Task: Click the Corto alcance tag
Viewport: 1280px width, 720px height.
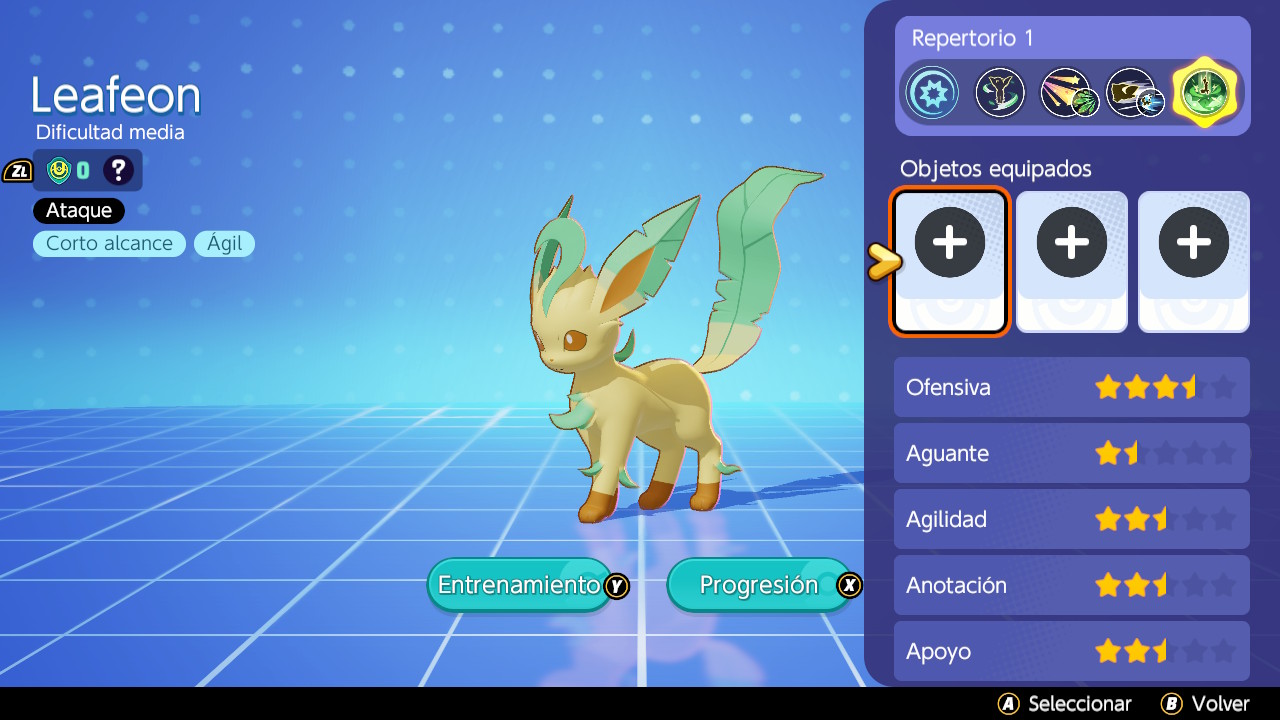Action: [108, 243]
